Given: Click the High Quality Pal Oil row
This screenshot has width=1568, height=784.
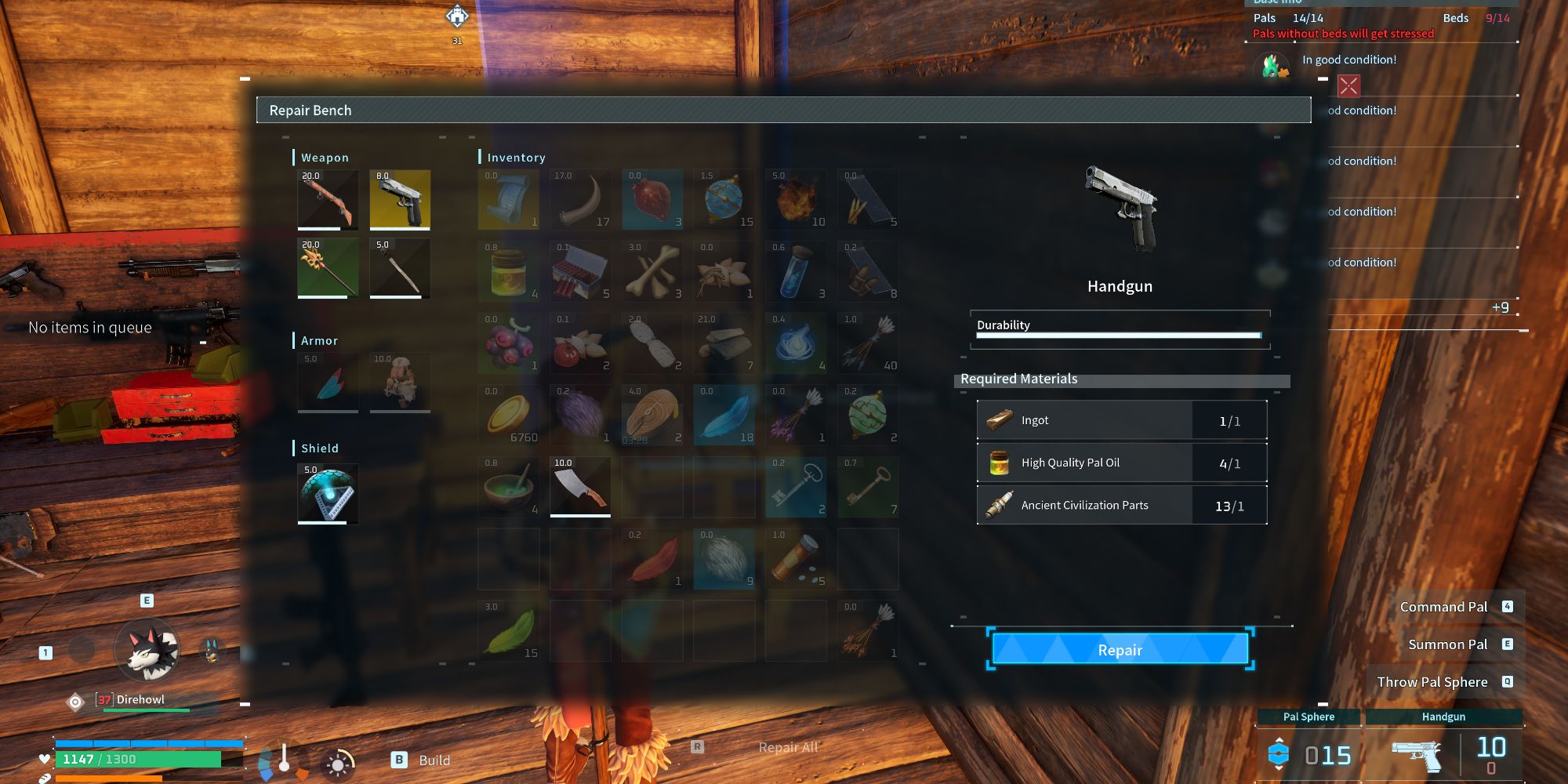Looking at the screenshot, I should click(1121, 463).
